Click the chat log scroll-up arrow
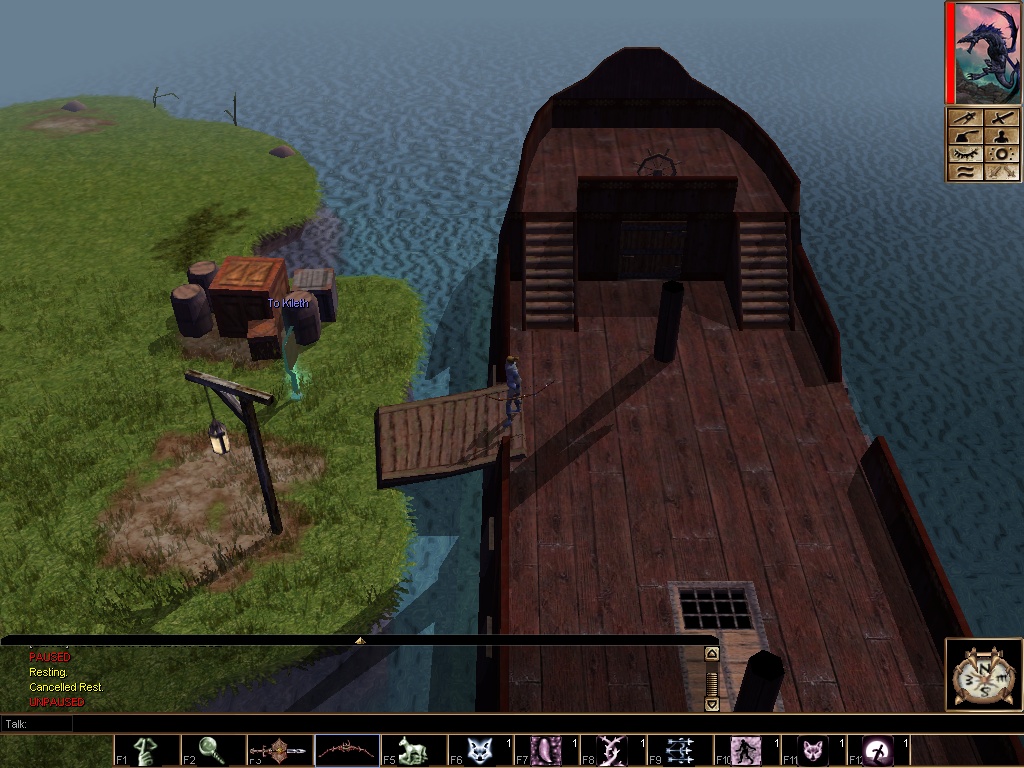The width and height of the screenshot is (1024, 768). click(712, 654)
